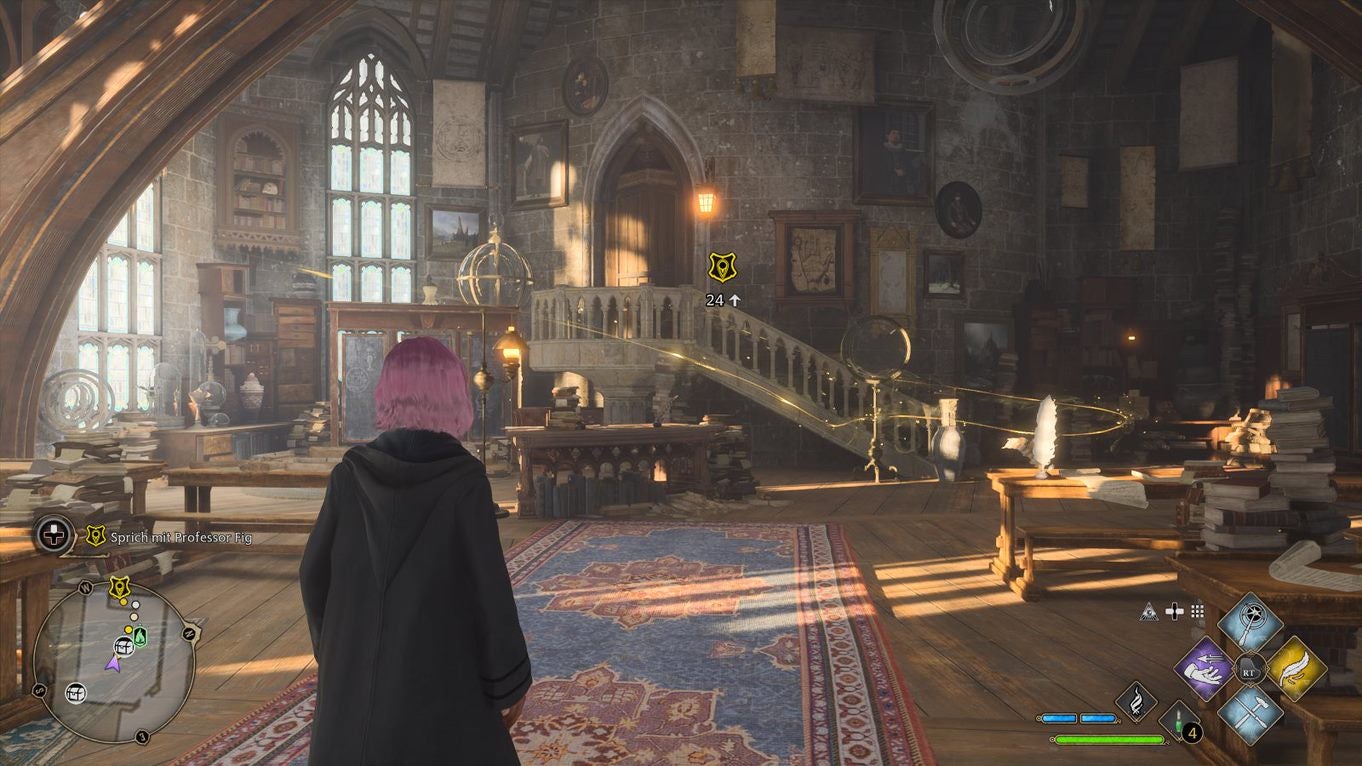
Task: Toggle the triangle Ancient Magic meter icon
Action: [x=1149, y=612]
